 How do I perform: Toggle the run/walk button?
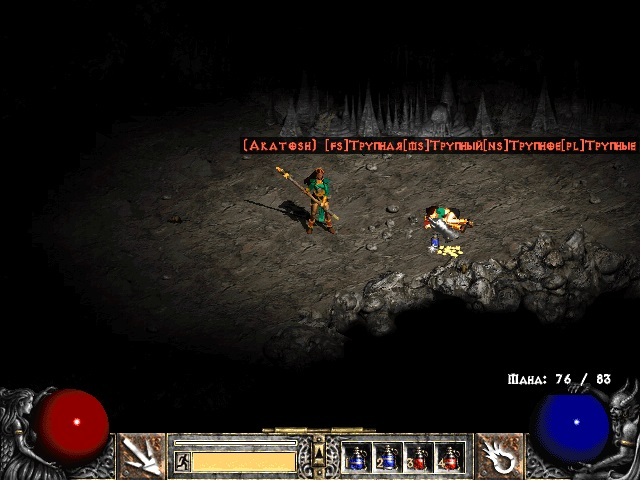pyautogui.click(x=183, y=461)
